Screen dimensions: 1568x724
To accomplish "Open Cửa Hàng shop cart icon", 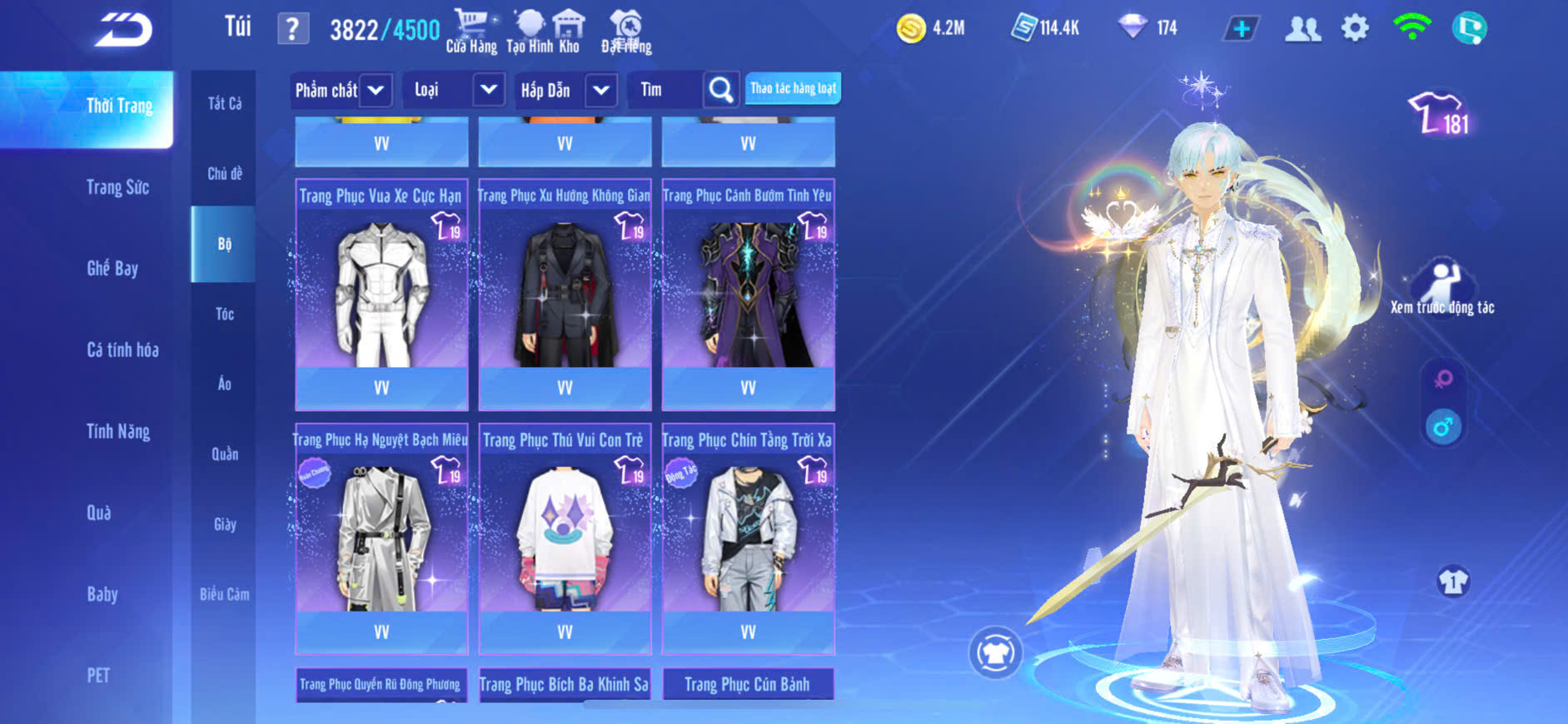I will coord(471,32).
